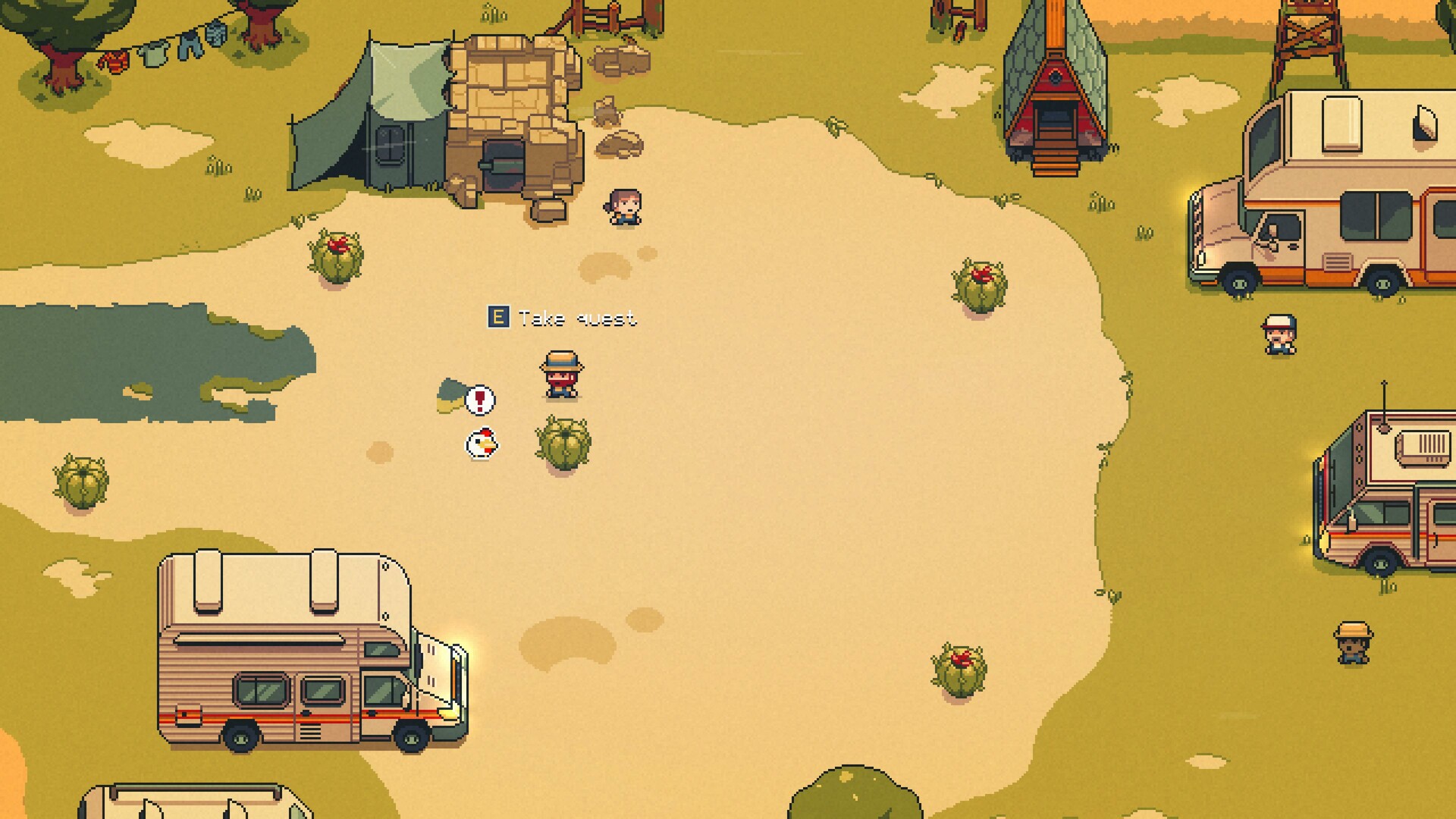
Task: Click the E key prompt icon
Action: click(498, 316)
